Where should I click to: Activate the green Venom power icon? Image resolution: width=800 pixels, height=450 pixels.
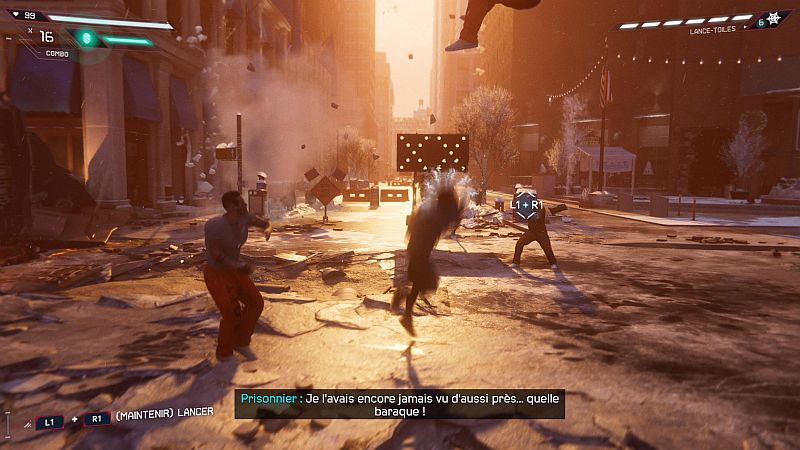pyautogui.click(x=87, y=38)
